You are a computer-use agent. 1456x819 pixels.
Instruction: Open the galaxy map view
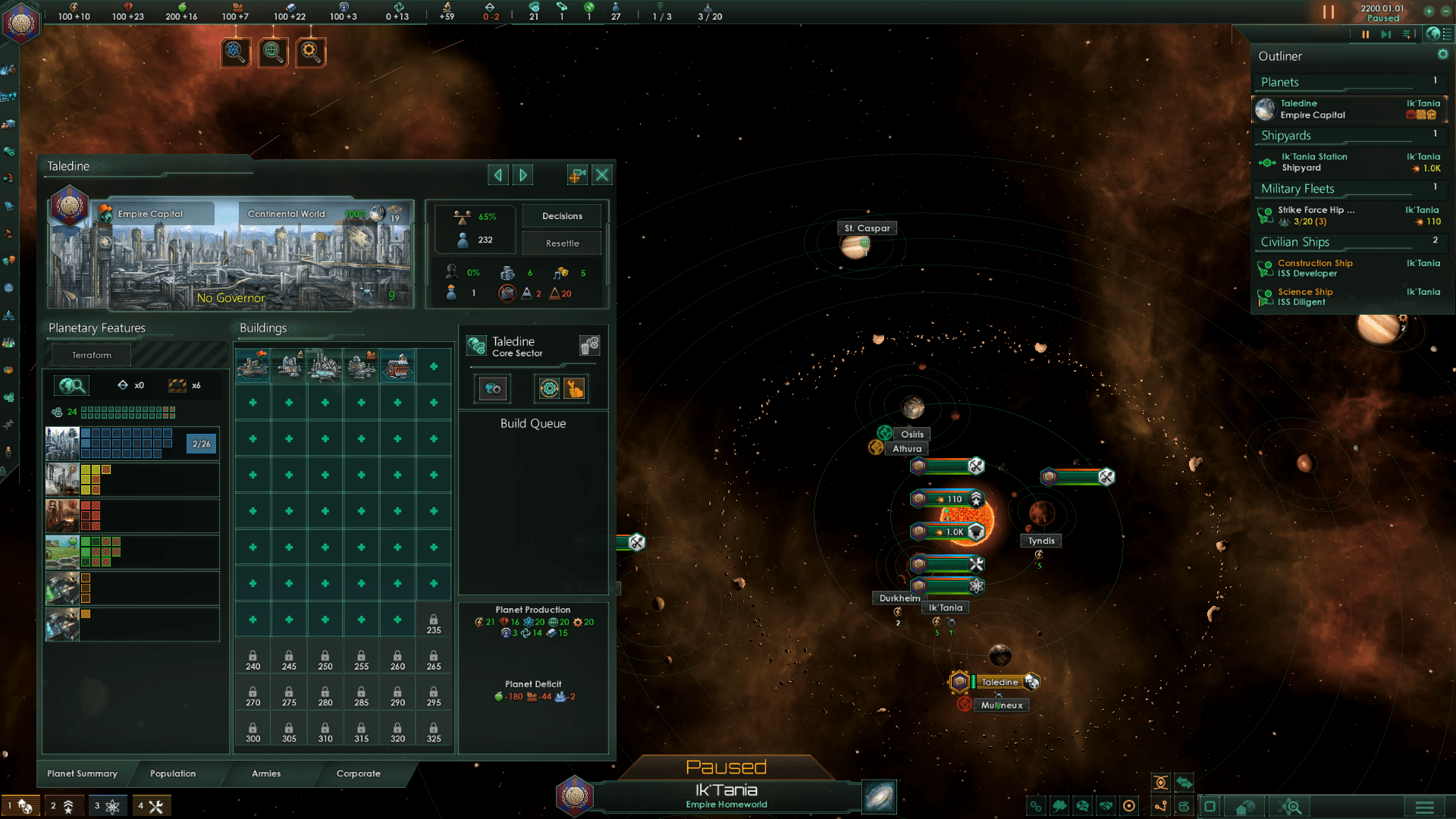coord(880,797)
